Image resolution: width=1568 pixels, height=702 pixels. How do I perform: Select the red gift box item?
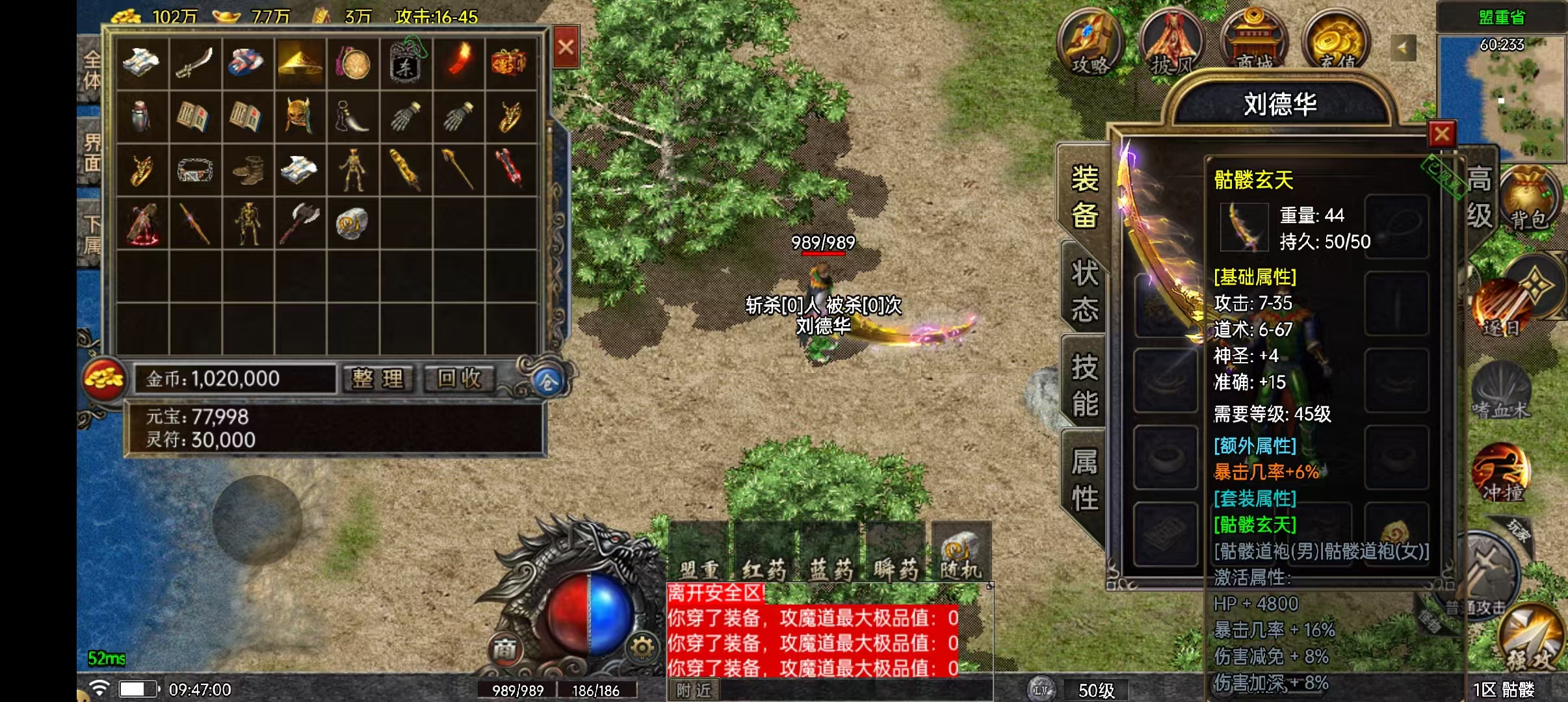click(x=509, y=63)
